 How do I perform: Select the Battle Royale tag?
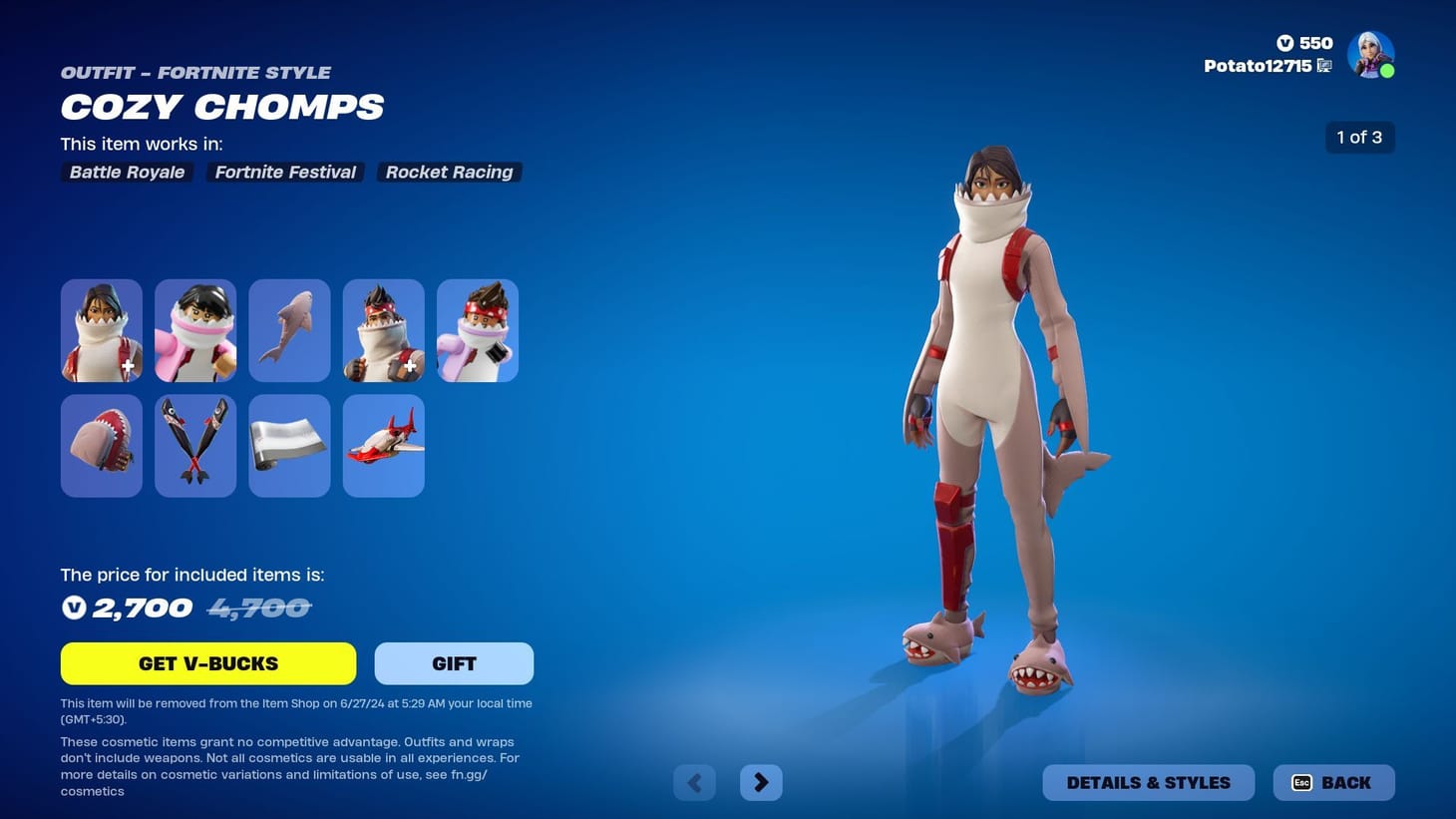126,172
